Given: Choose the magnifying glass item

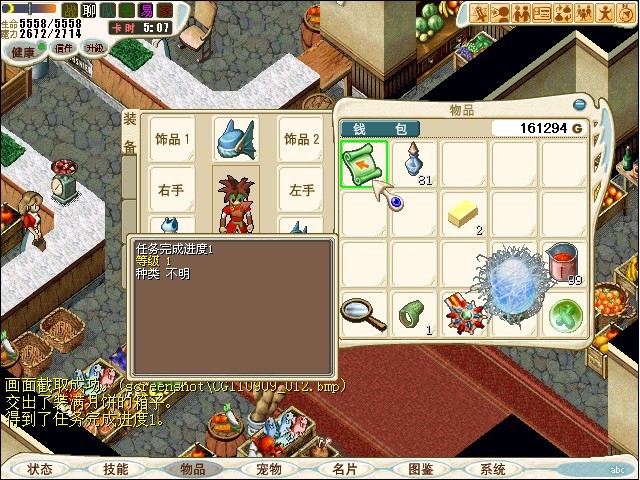Looking at the screenshot, I should point(363,313).
